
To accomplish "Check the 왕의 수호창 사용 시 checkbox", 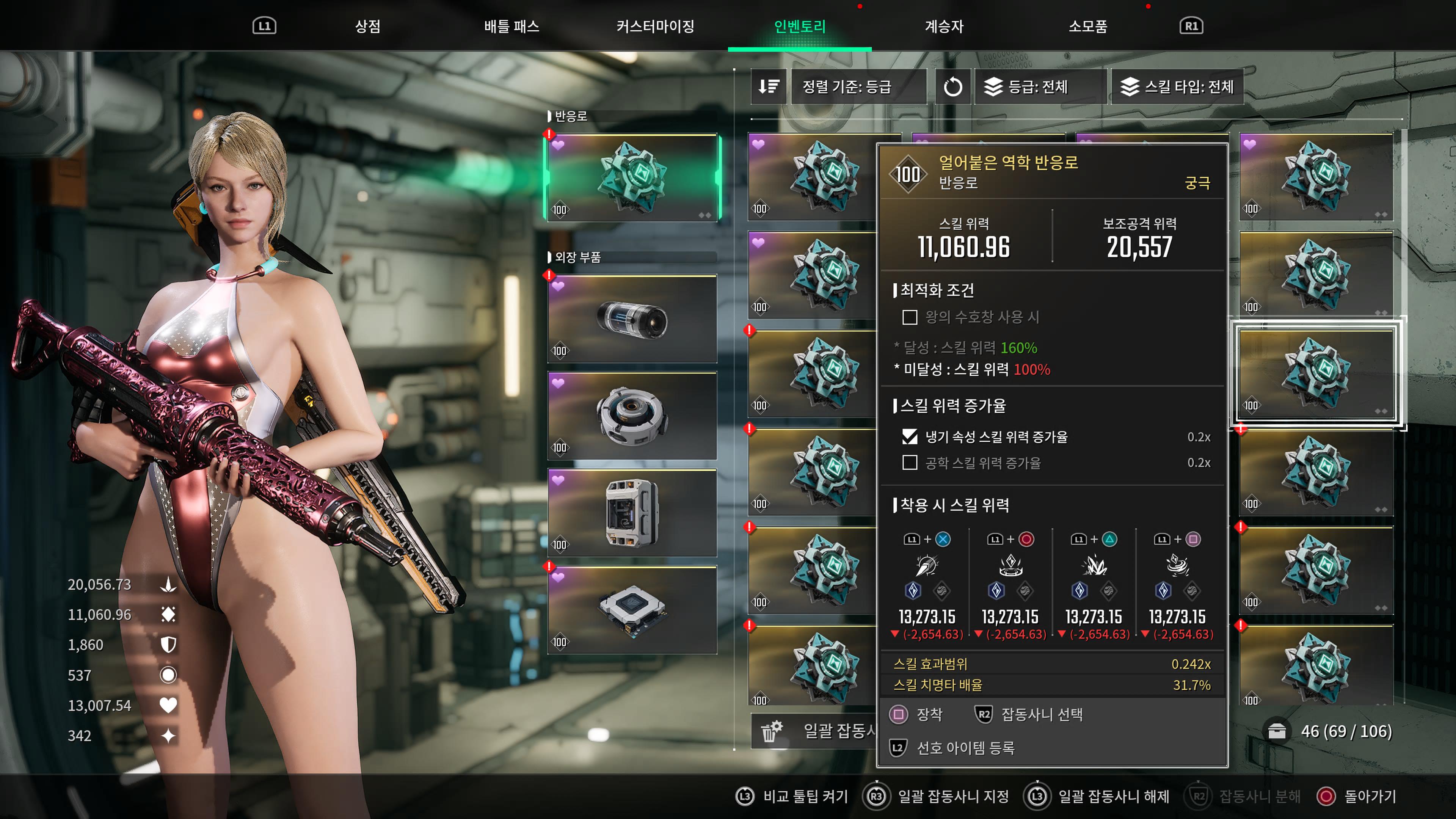I will pyautogui.click(x=910, y=317).
